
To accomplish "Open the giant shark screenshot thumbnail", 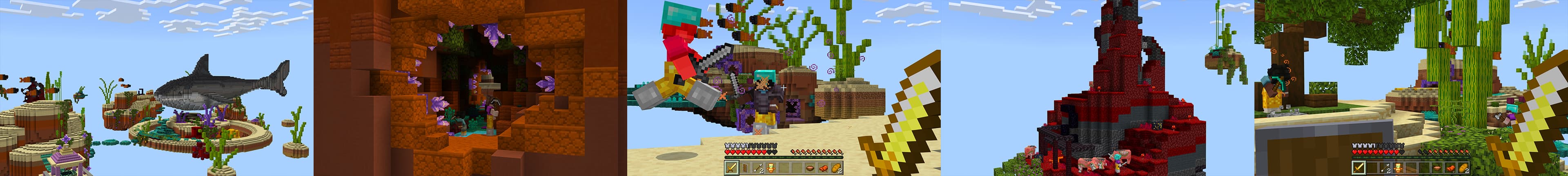I will click(x=156, y=88).
